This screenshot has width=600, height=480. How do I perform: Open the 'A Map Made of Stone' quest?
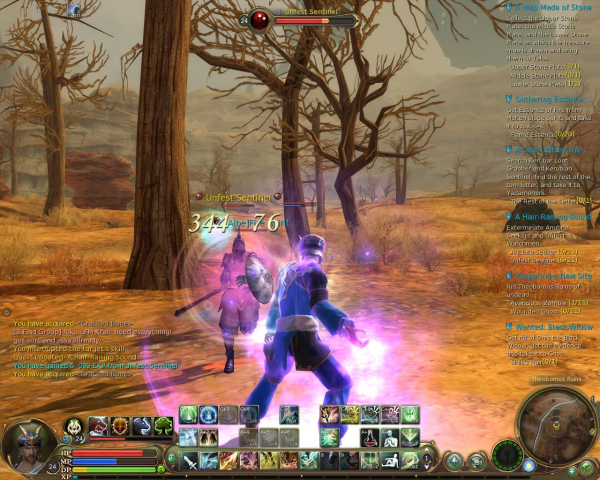click(547, 7)
